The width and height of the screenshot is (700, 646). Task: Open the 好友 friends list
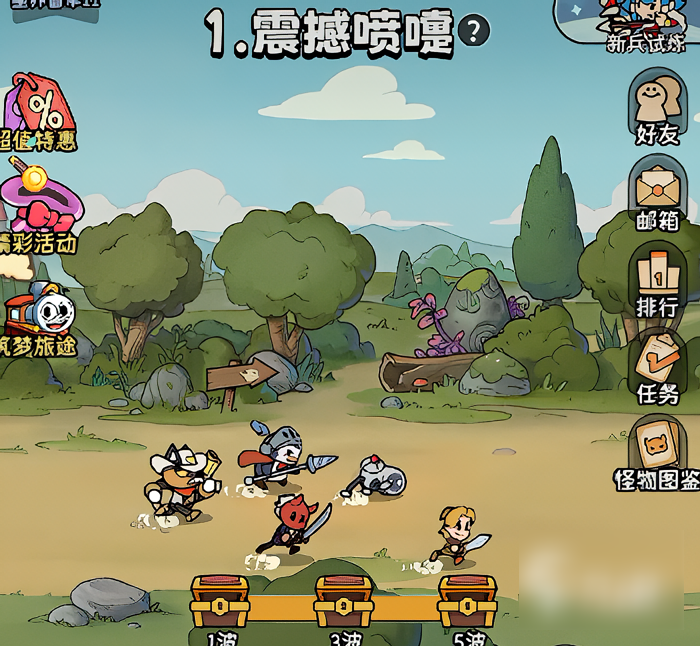point(657,107)
